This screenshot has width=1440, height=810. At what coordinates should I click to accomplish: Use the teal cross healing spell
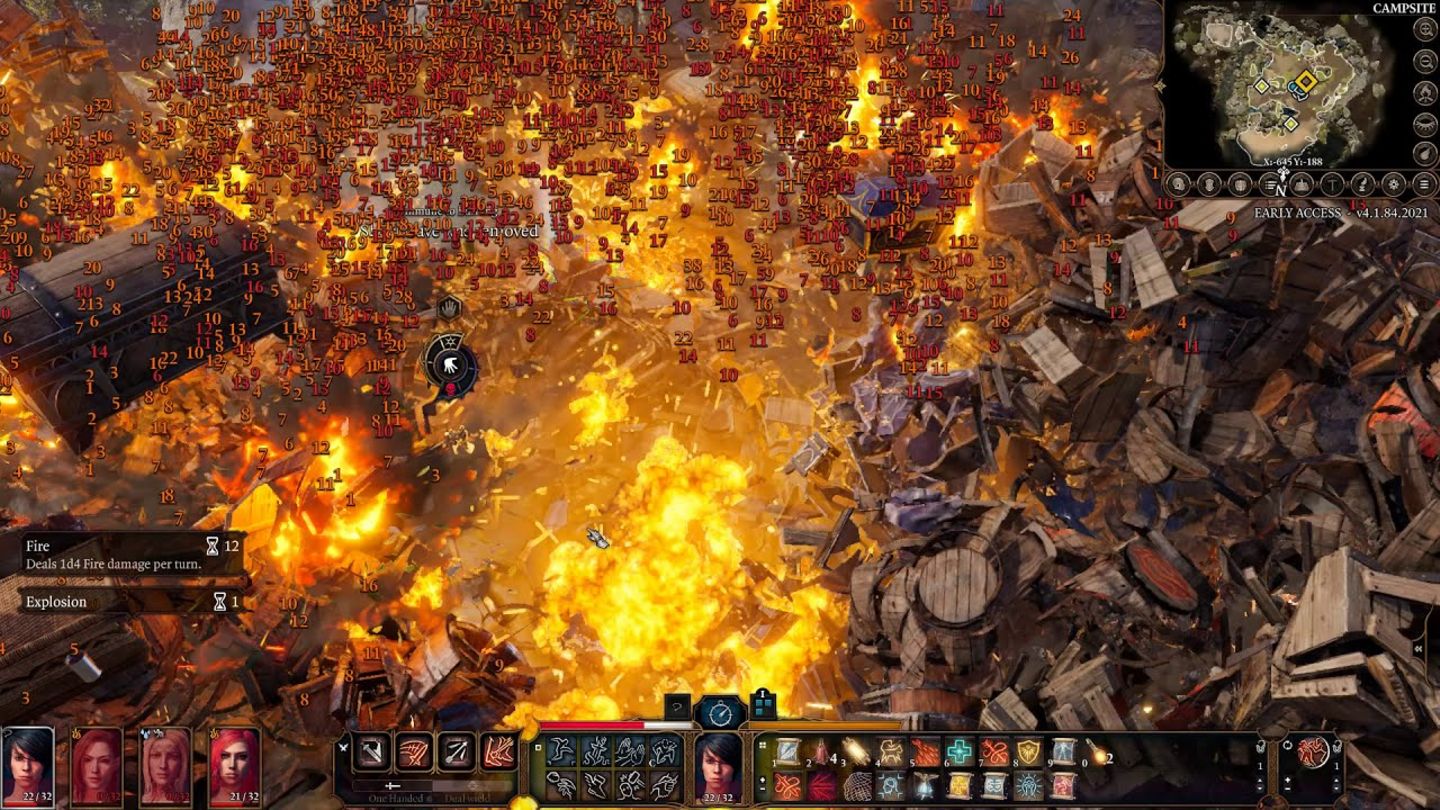pos(959,751)
